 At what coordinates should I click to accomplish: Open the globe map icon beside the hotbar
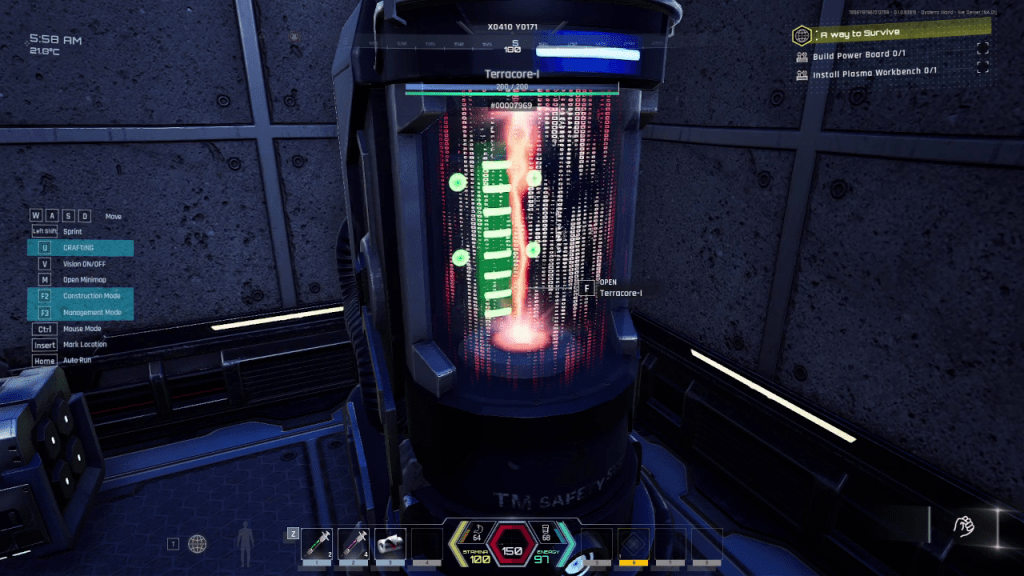click(x=198, y=544)
